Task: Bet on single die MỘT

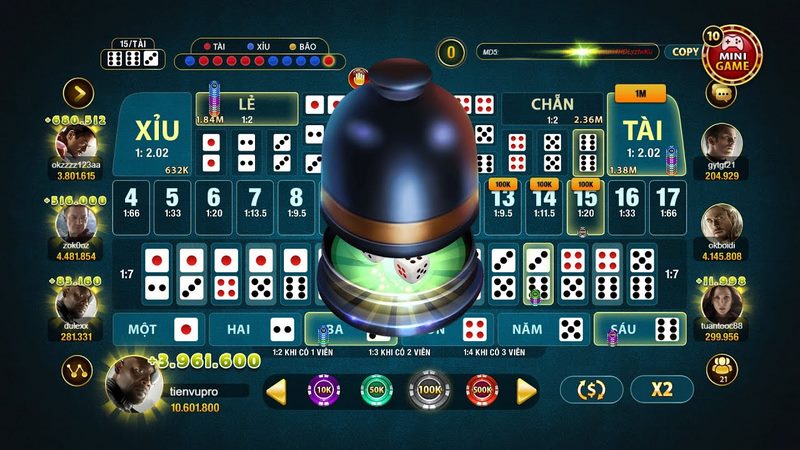Action: pyautogui.click(x=157, y=328)
